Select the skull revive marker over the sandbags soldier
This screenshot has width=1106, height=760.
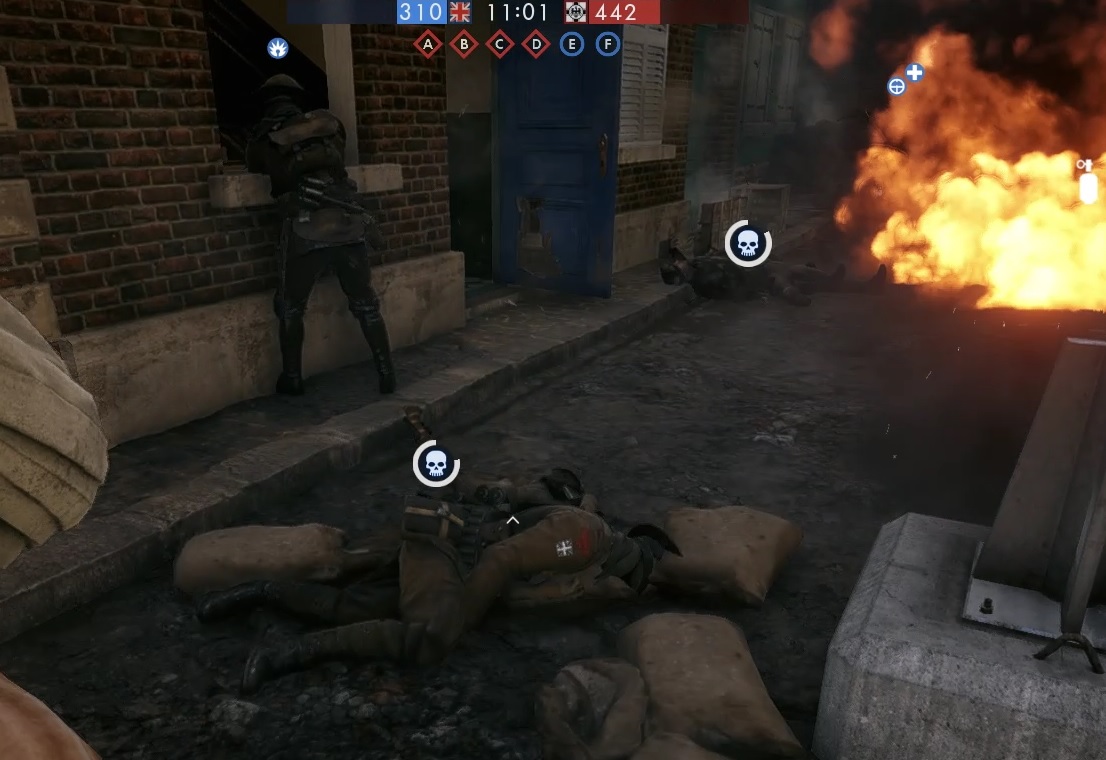pyautogui.click(x=436, y=464)
